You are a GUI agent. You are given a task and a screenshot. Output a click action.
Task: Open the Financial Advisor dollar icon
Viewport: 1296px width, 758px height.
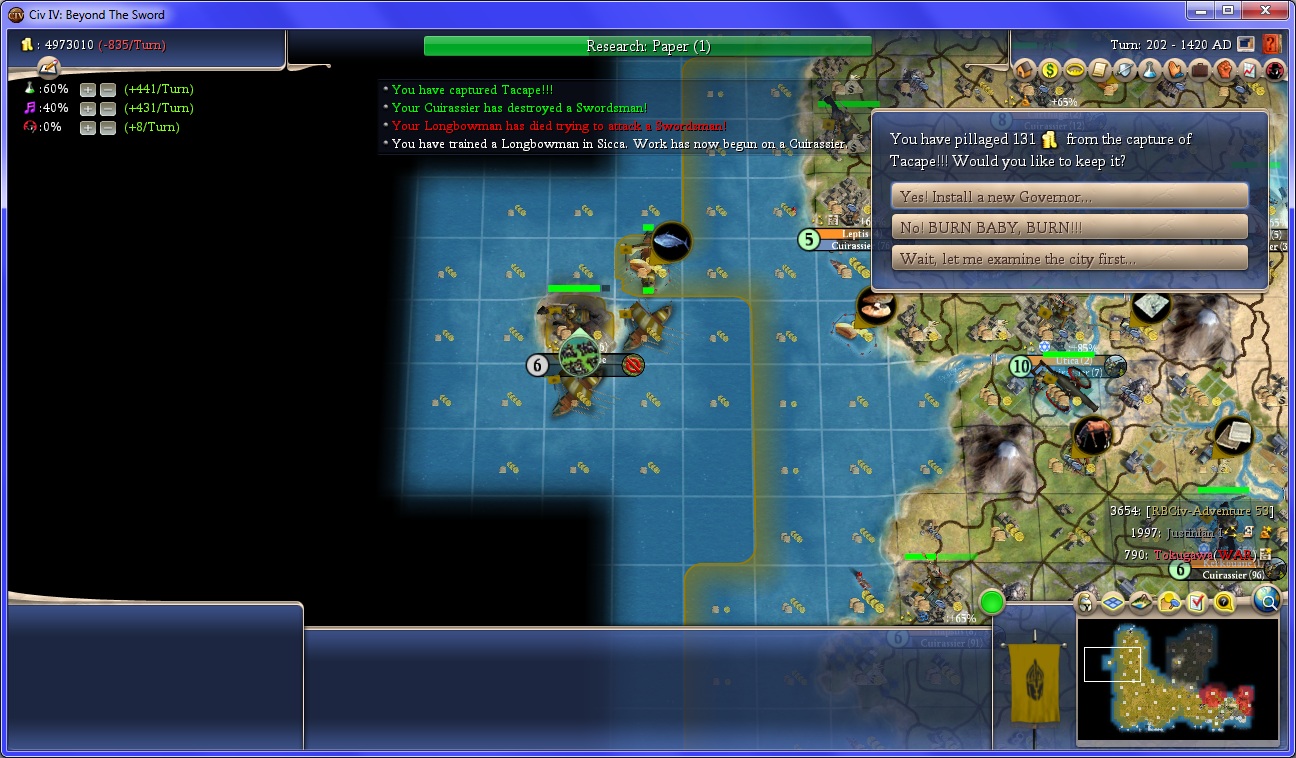(1049, 70)
